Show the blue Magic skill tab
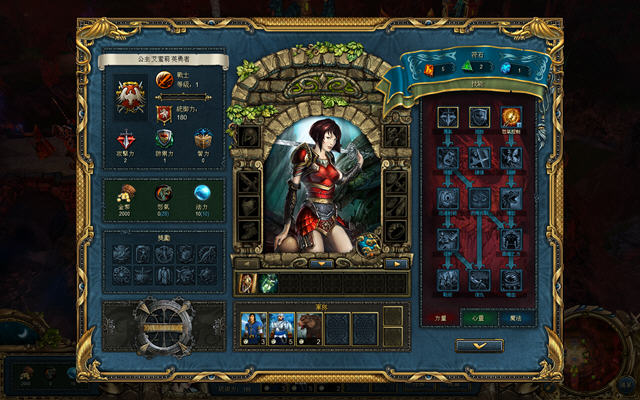The width and height of the screenshot is (640, 400). [x=513, y=317]
